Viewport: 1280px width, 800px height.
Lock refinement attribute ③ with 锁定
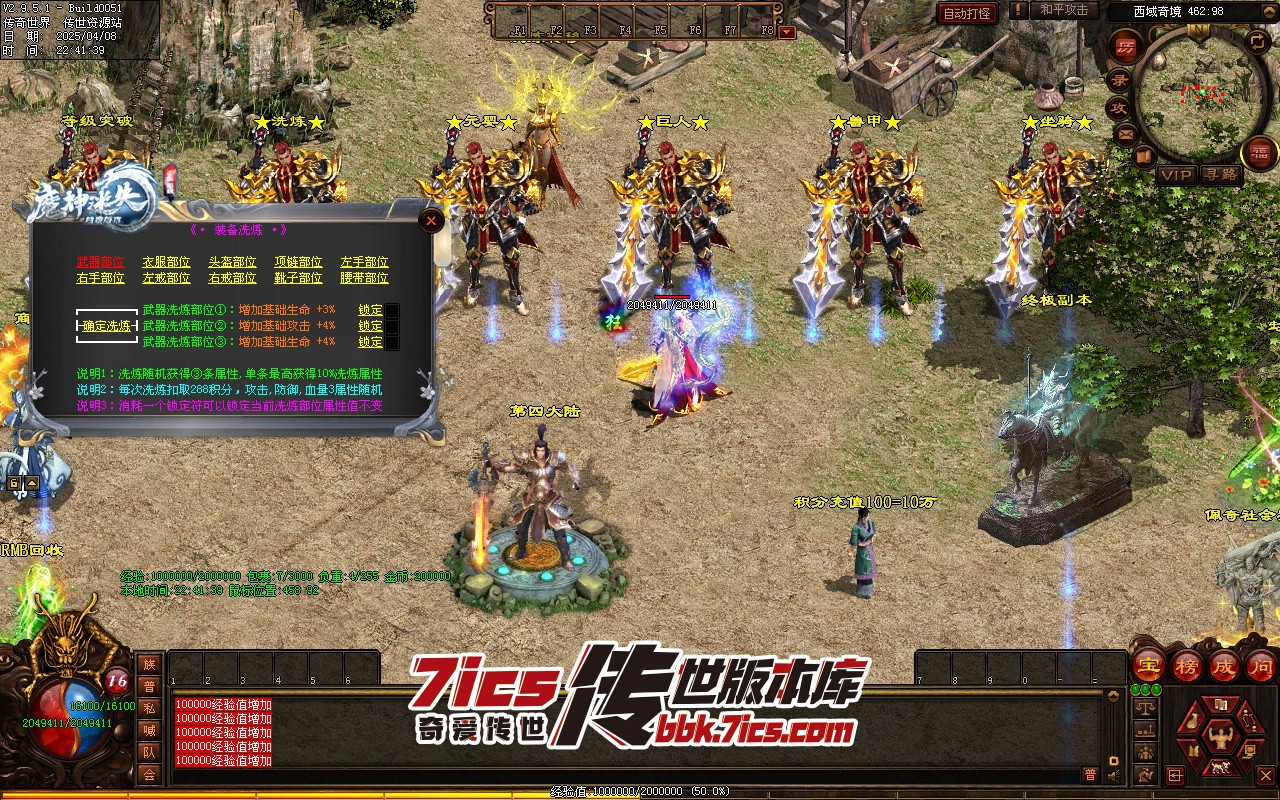(371, 342)
